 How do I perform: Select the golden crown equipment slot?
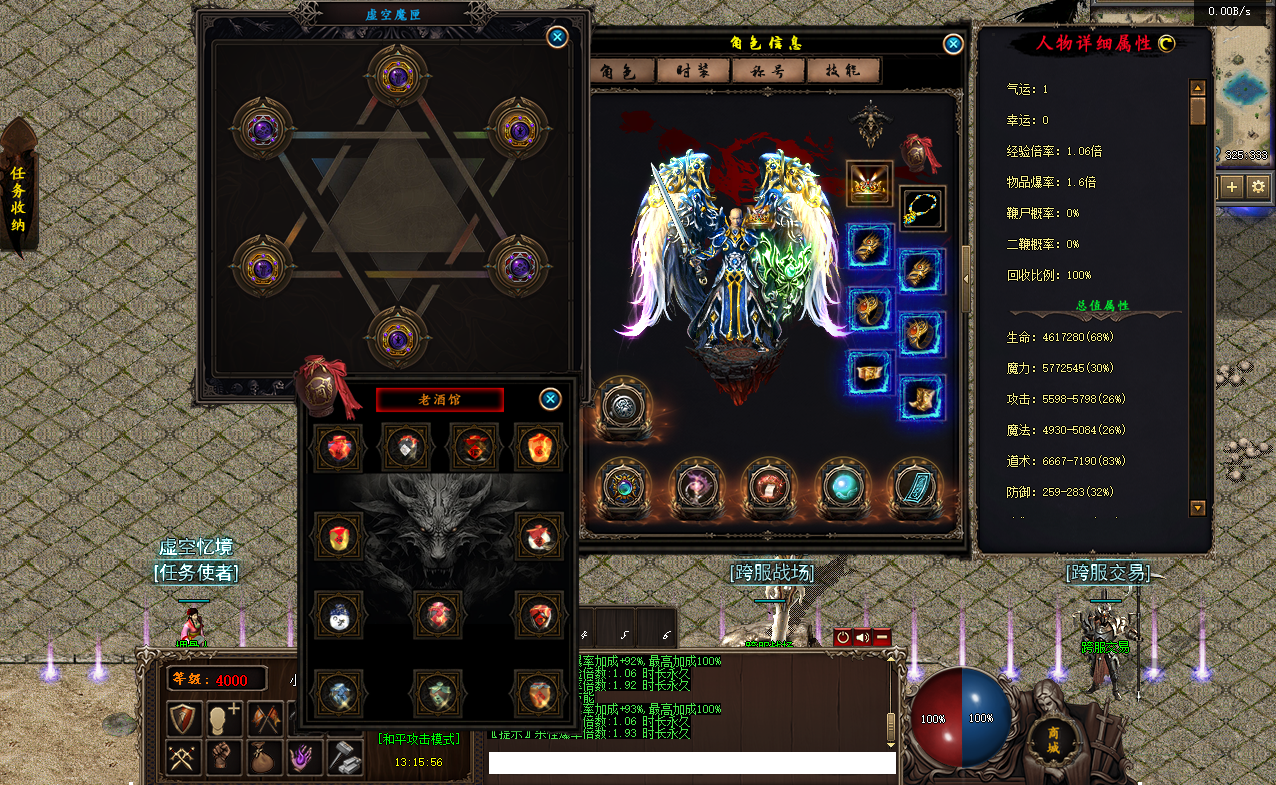870,184
